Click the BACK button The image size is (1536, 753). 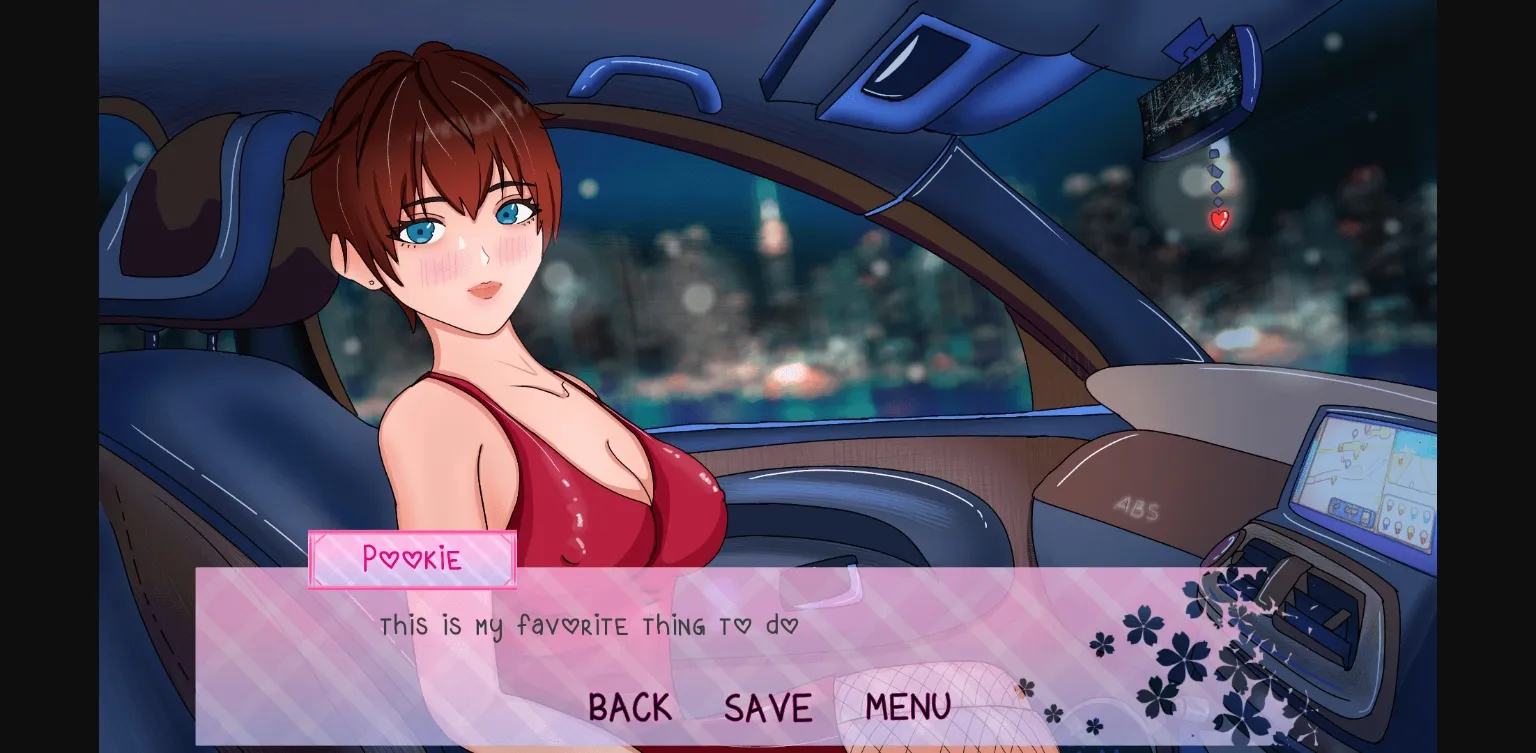click(630, 707)
